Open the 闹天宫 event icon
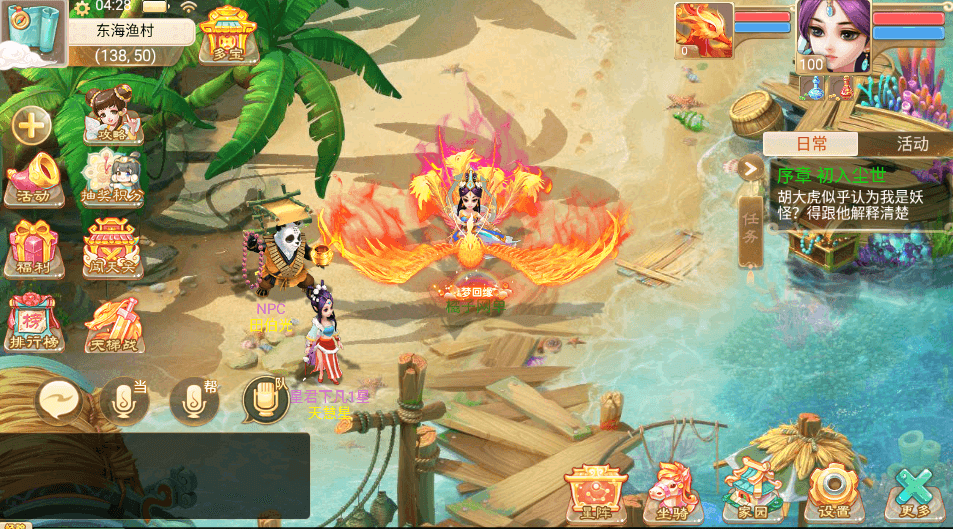 tap(112, 250)
